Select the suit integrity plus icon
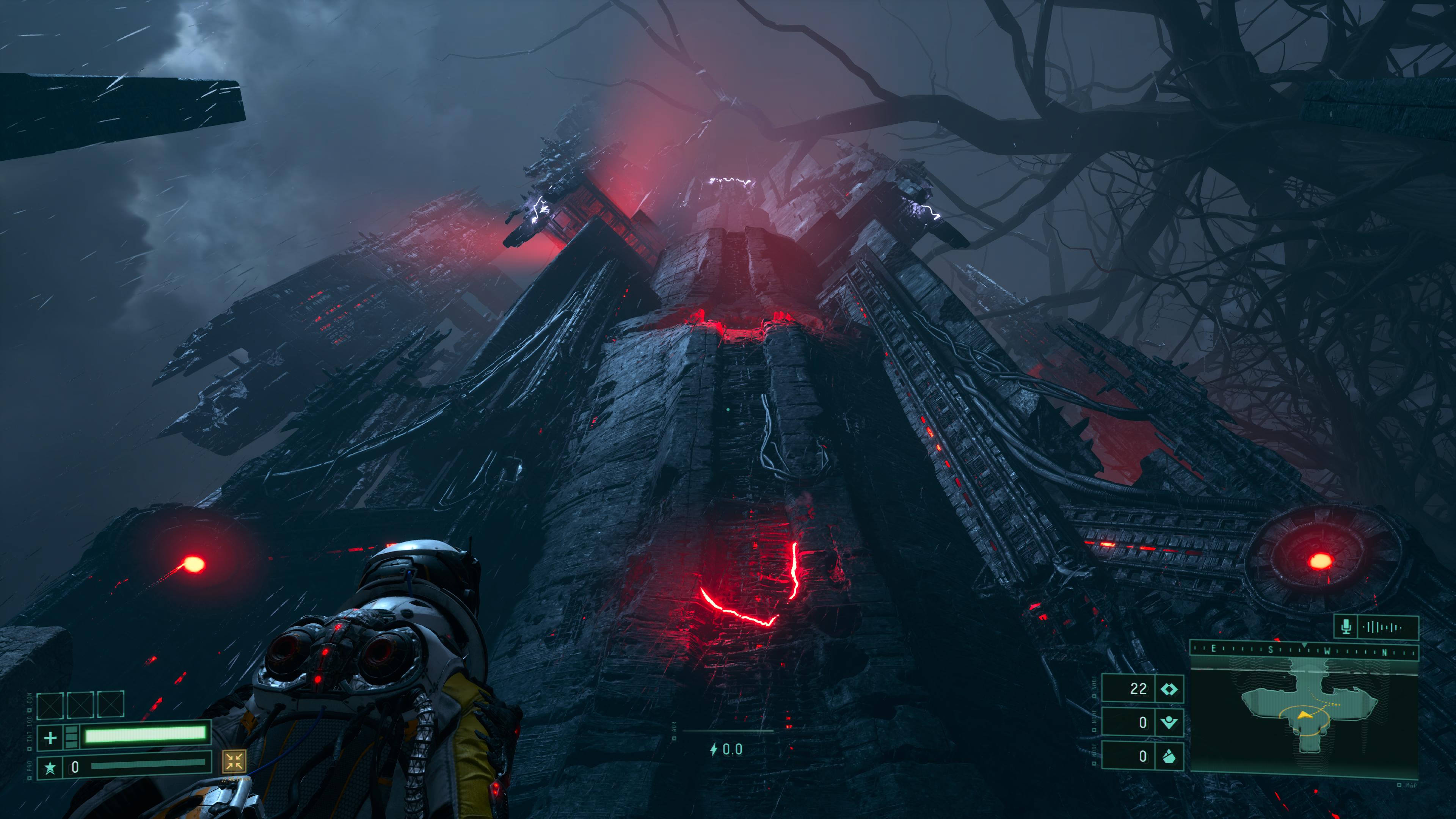1456x819 pixels. (50, 737)
